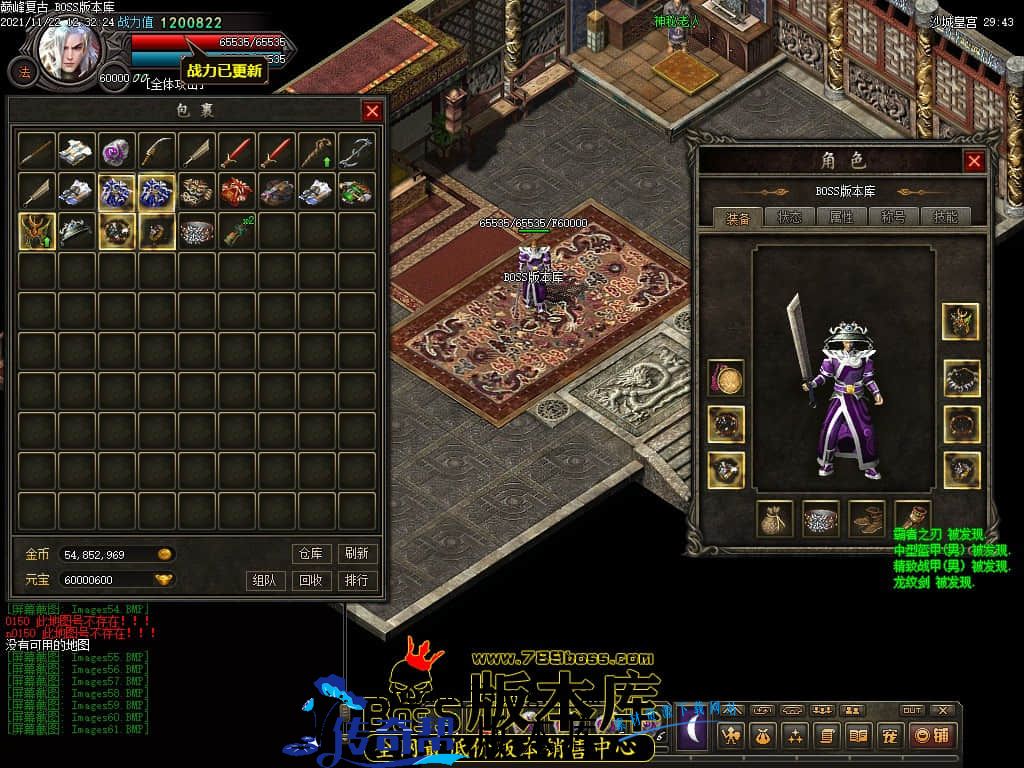Switch to the 属性 attributes tab

pos(841,217)
